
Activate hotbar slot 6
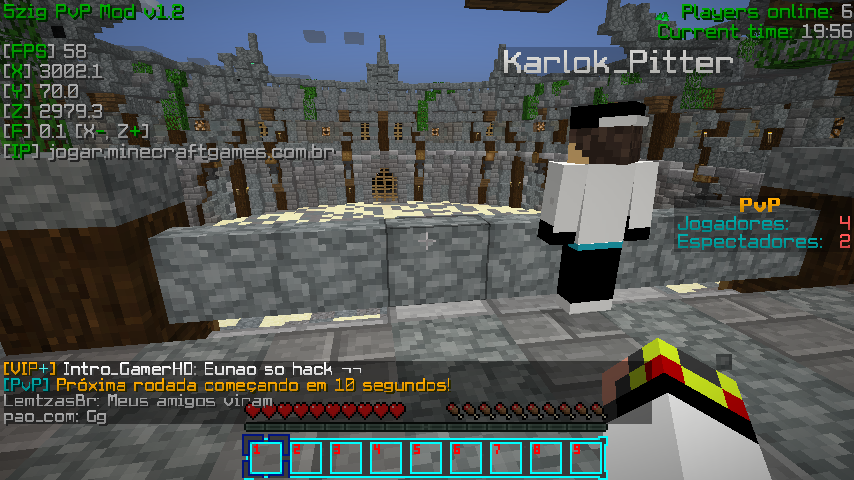(465, 457)
